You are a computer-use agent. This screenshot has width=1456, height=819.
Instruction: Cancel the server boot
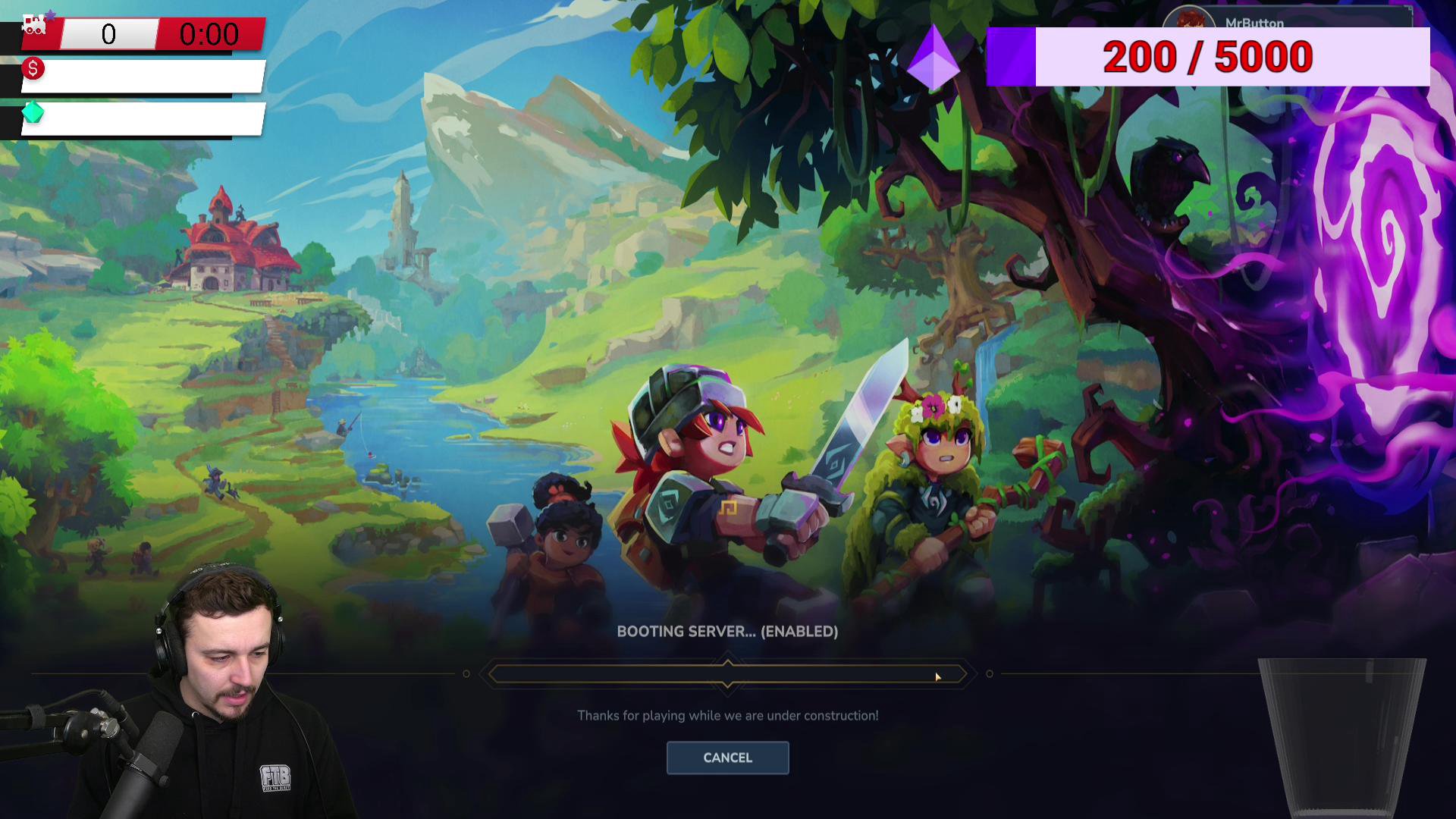click(x=727, y=758)
